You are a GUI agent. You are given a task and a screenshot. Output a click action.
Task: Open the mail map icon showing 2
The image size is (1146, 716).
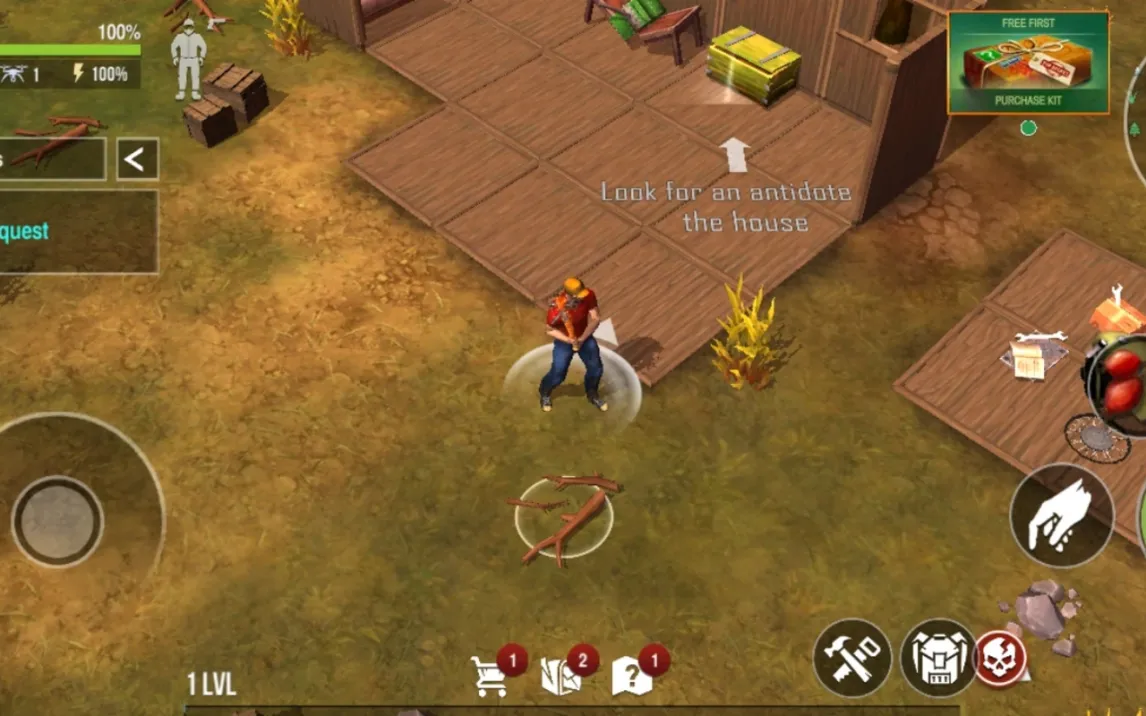[560, 676]
